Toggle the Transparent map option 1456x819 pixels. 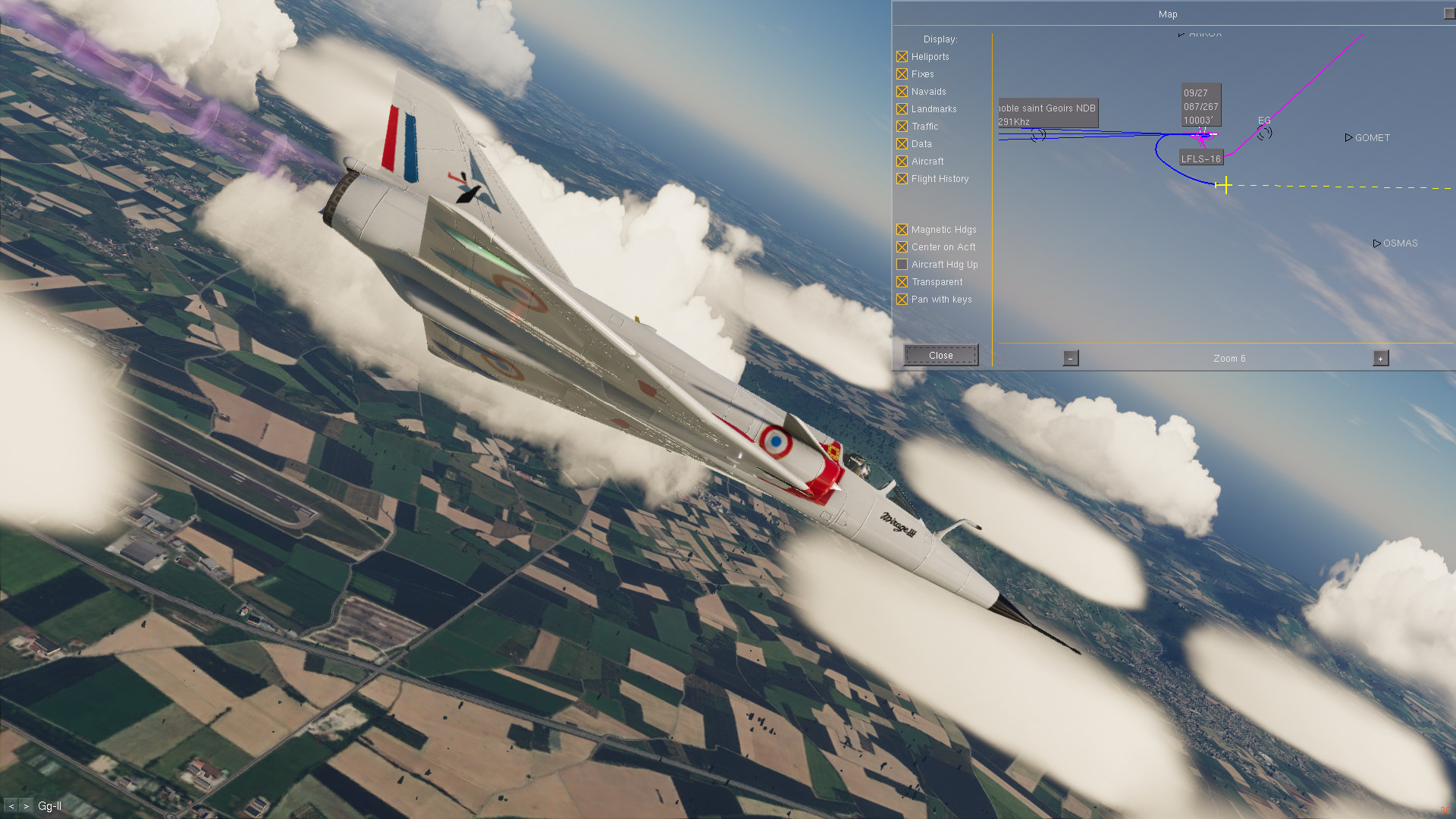coord(902,282)
